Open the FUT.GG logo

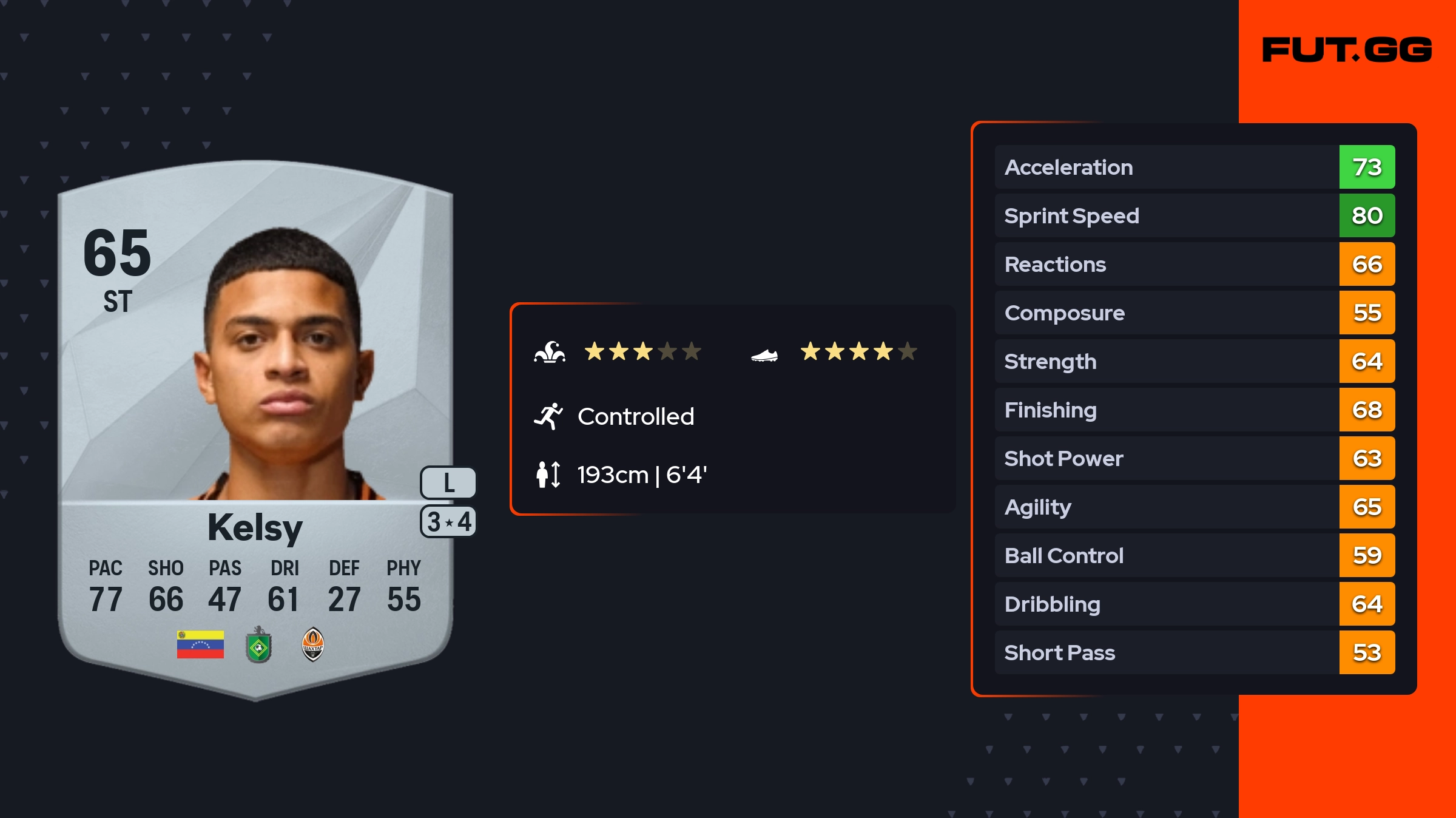(x=1347, y=50)
